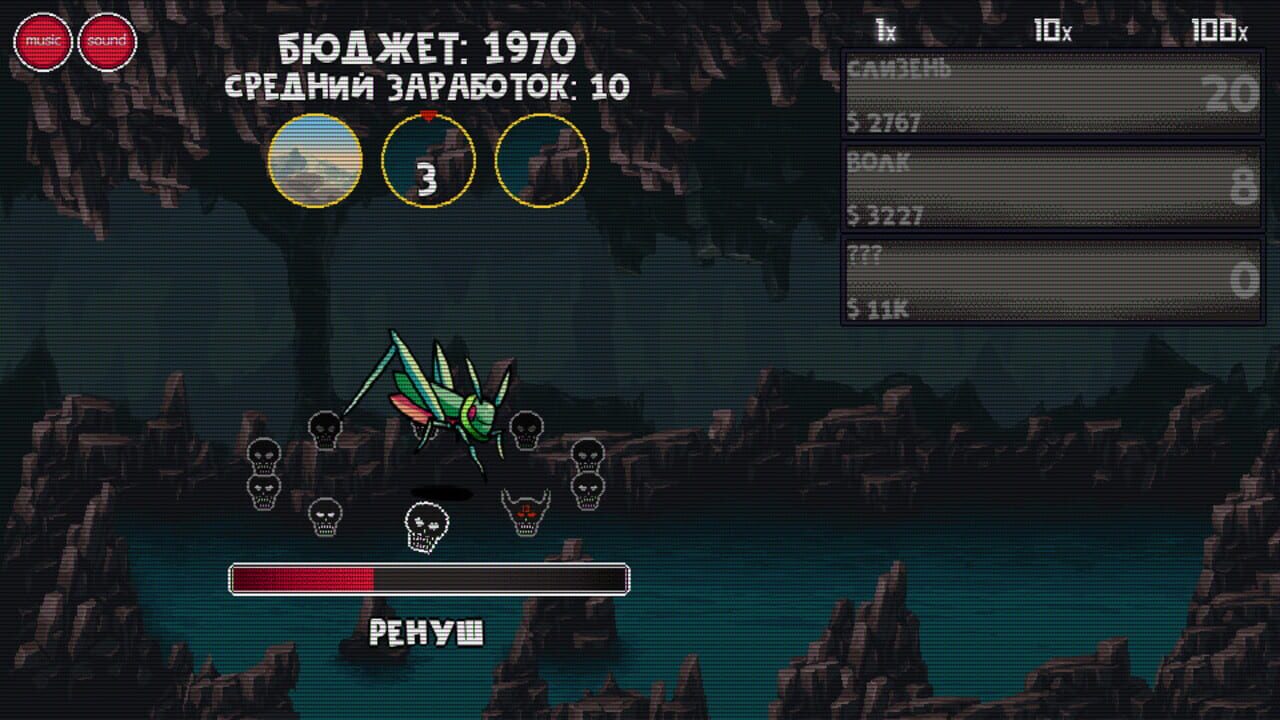The image size is (1280, 720).
Task: Toggle the sound button
Action: [107, 40]
